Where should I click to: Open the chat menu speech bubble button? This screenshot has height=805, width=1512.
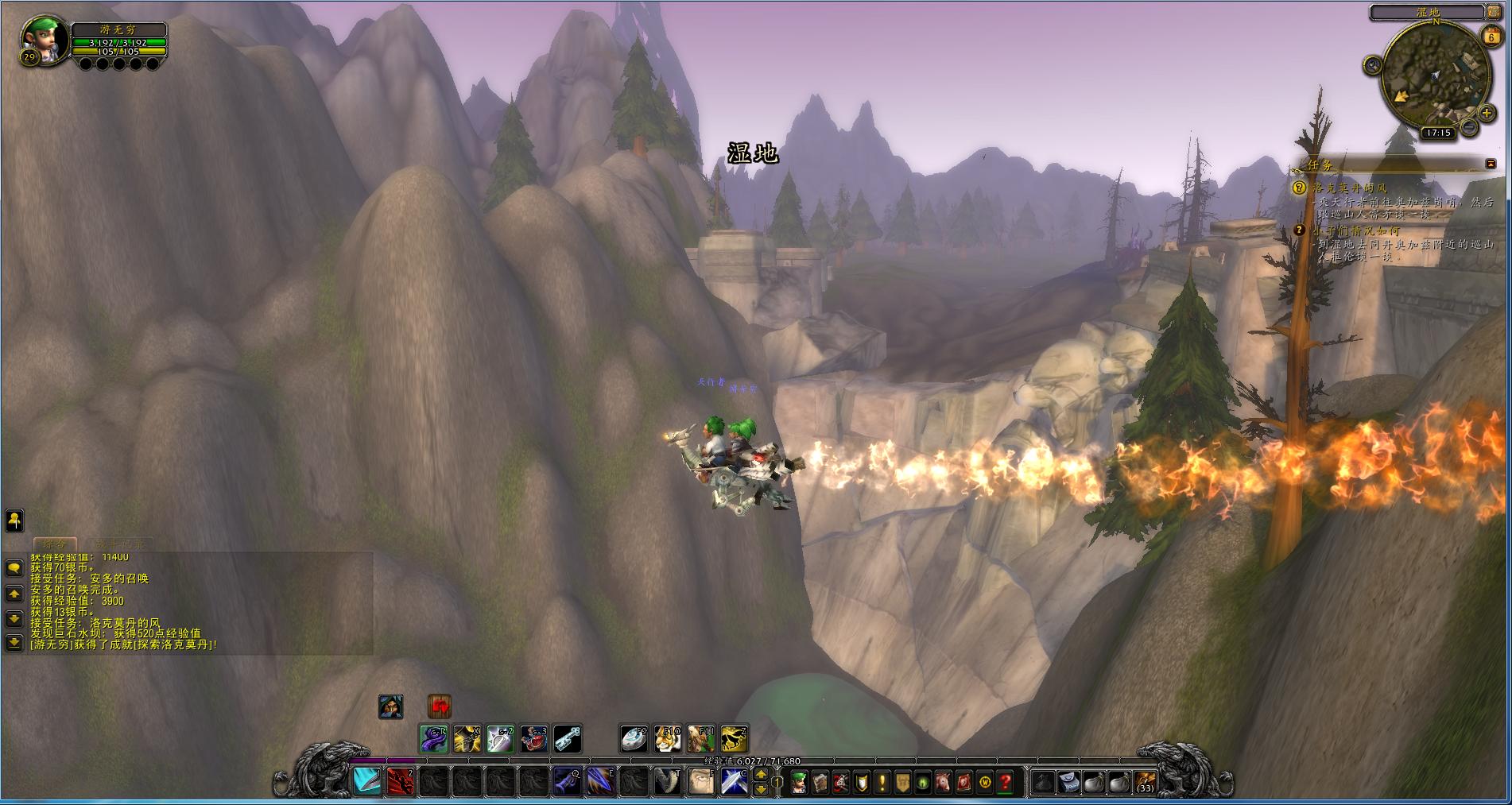(x=14, y=568)
